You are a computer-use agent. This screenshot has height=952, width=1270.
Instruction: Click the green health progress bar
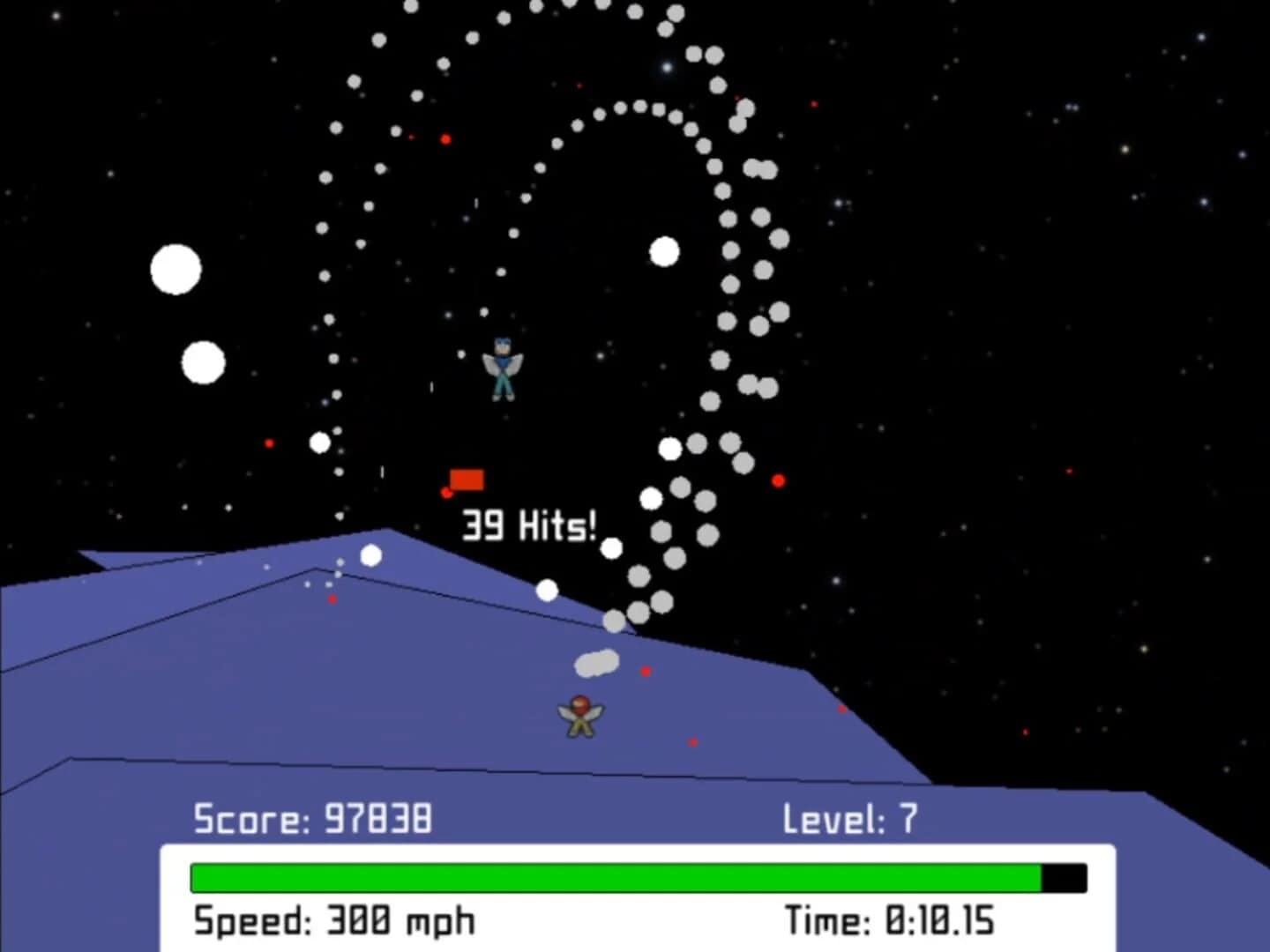click(x=617, y=877)
